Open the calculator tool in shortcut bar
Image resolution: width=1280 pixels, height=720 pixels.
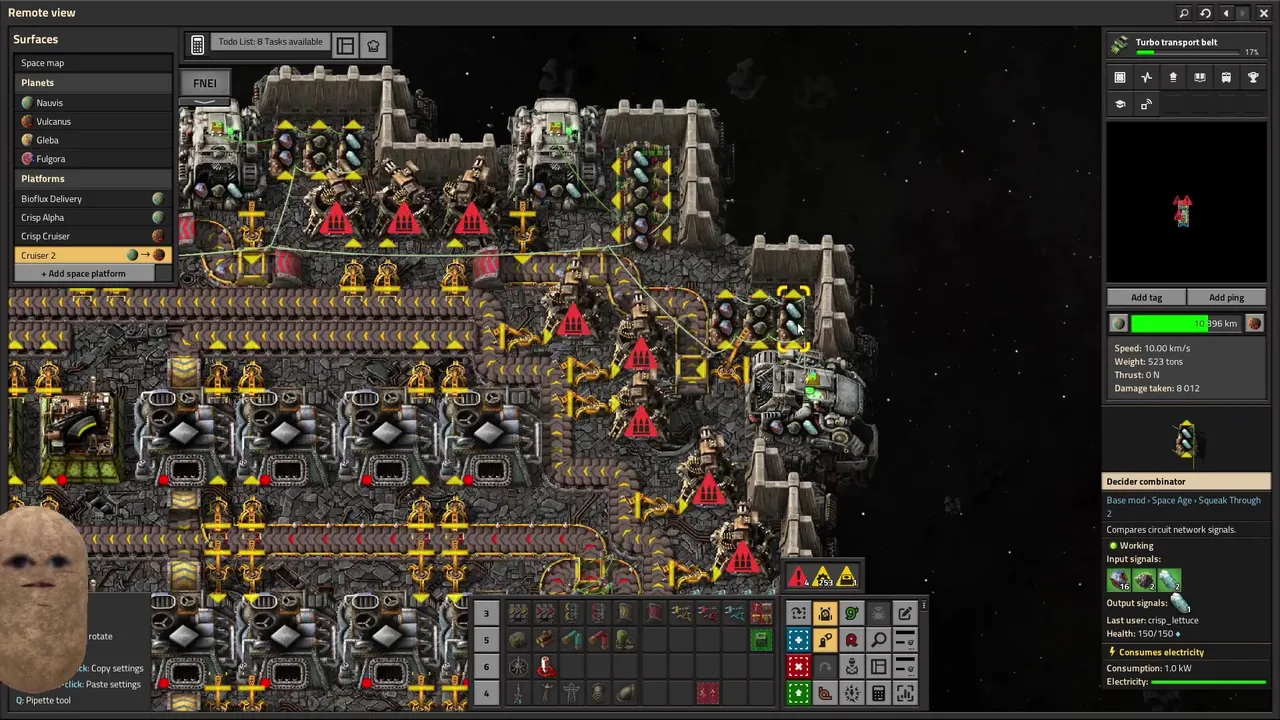coord(878,693)
